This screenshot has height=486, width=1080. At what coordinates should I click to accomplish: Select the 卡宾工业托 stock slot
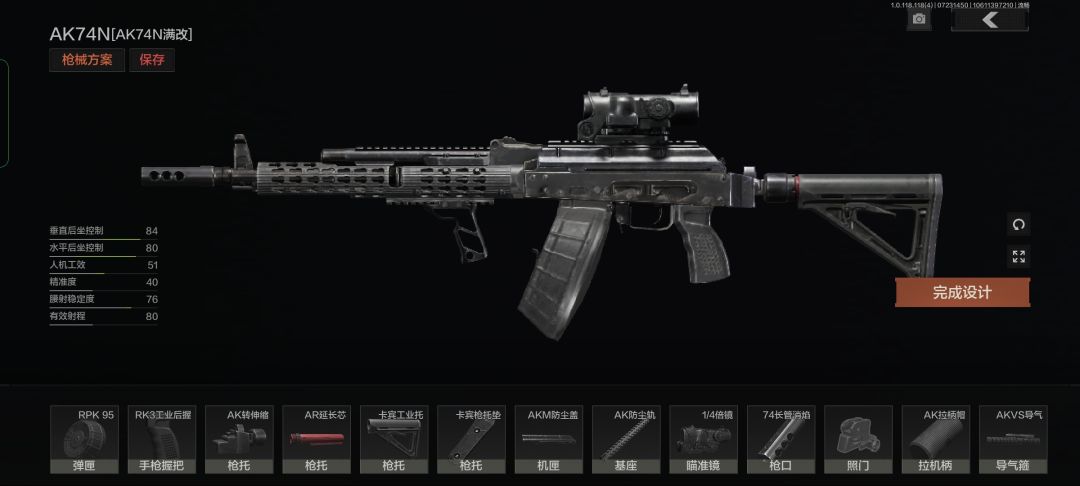(395, 440)
